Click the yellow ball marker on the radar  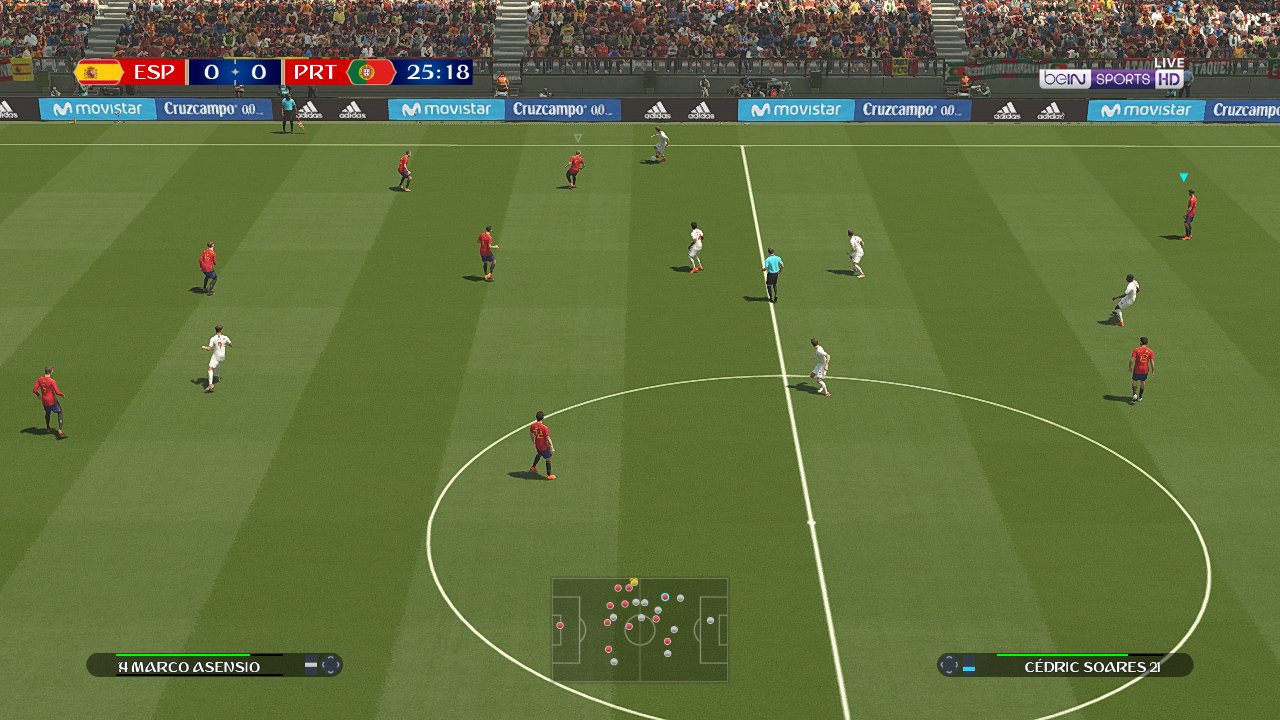[x=632, y=581]
